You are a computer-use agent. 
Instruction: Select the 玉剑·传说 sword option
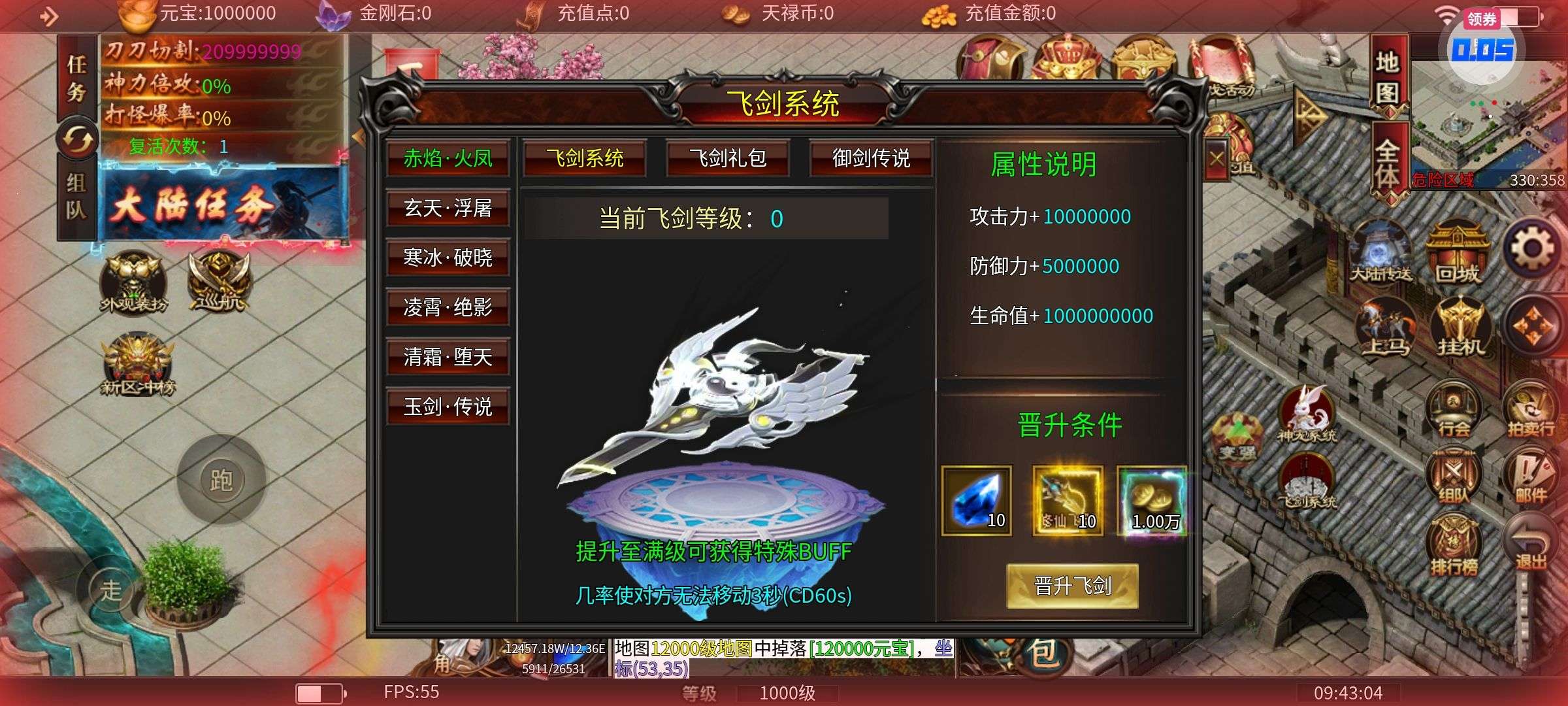tap(448, 407)
